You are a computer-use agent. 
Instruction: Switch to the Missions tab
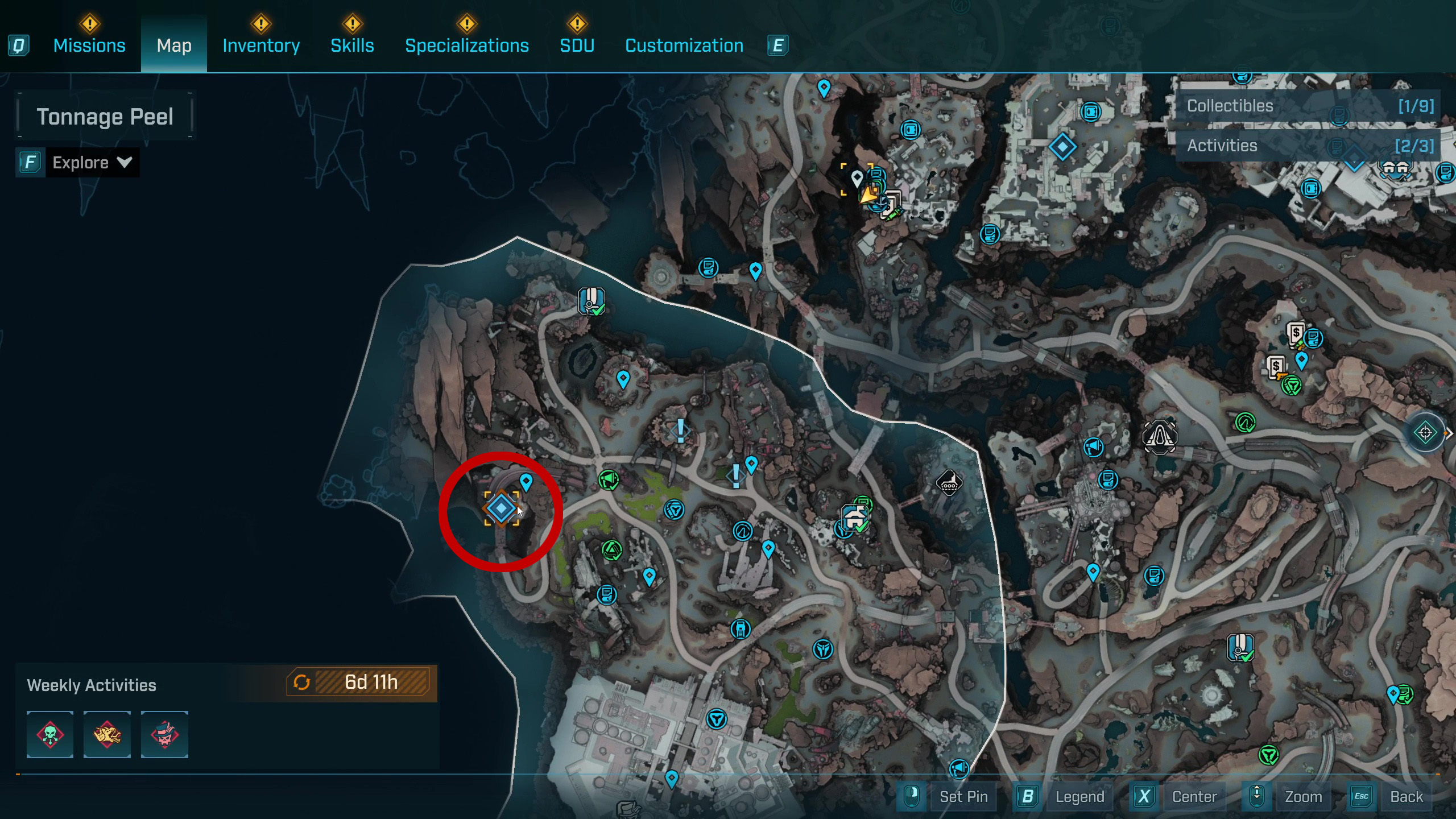point(89,45)
